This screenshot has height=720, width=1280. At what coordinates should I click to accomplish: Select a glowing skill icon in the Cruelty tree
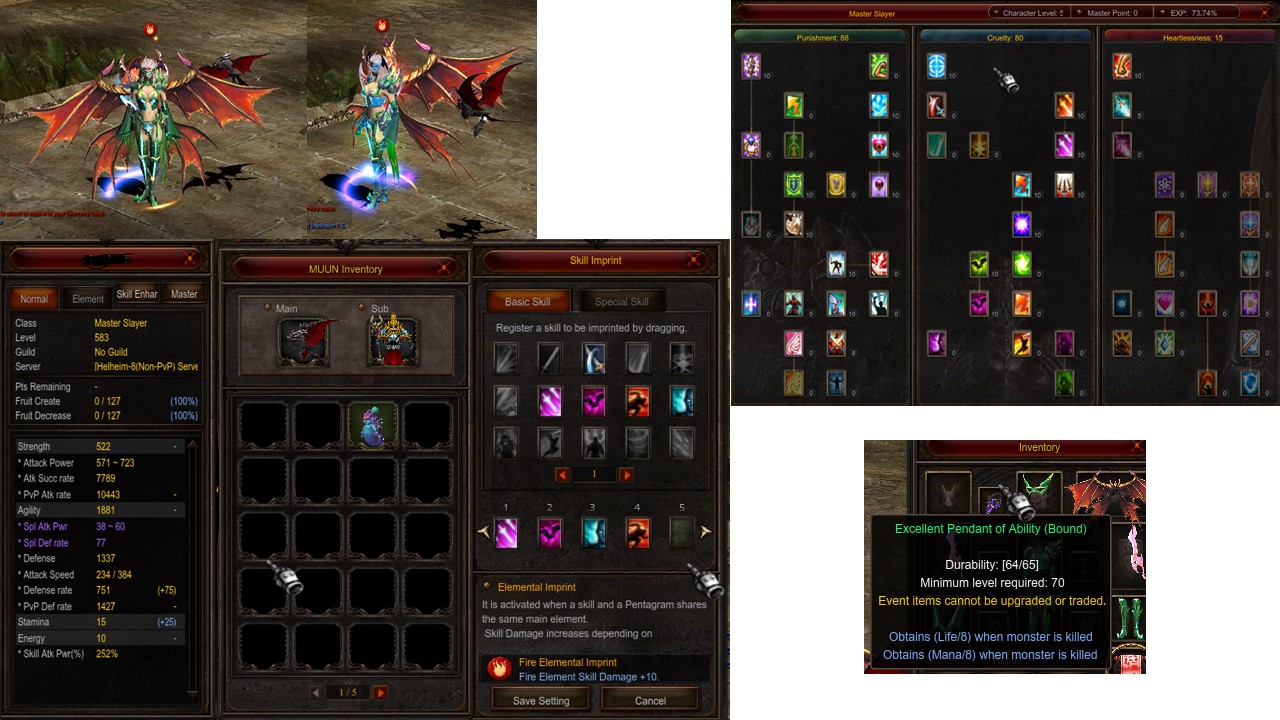tap(1021, 224)
